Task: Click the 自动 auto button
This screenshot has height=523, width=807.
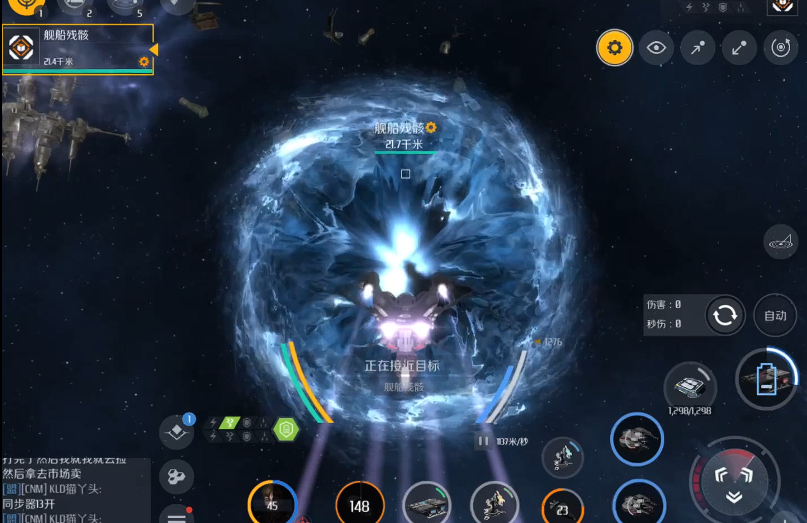Action: point(775,315)
